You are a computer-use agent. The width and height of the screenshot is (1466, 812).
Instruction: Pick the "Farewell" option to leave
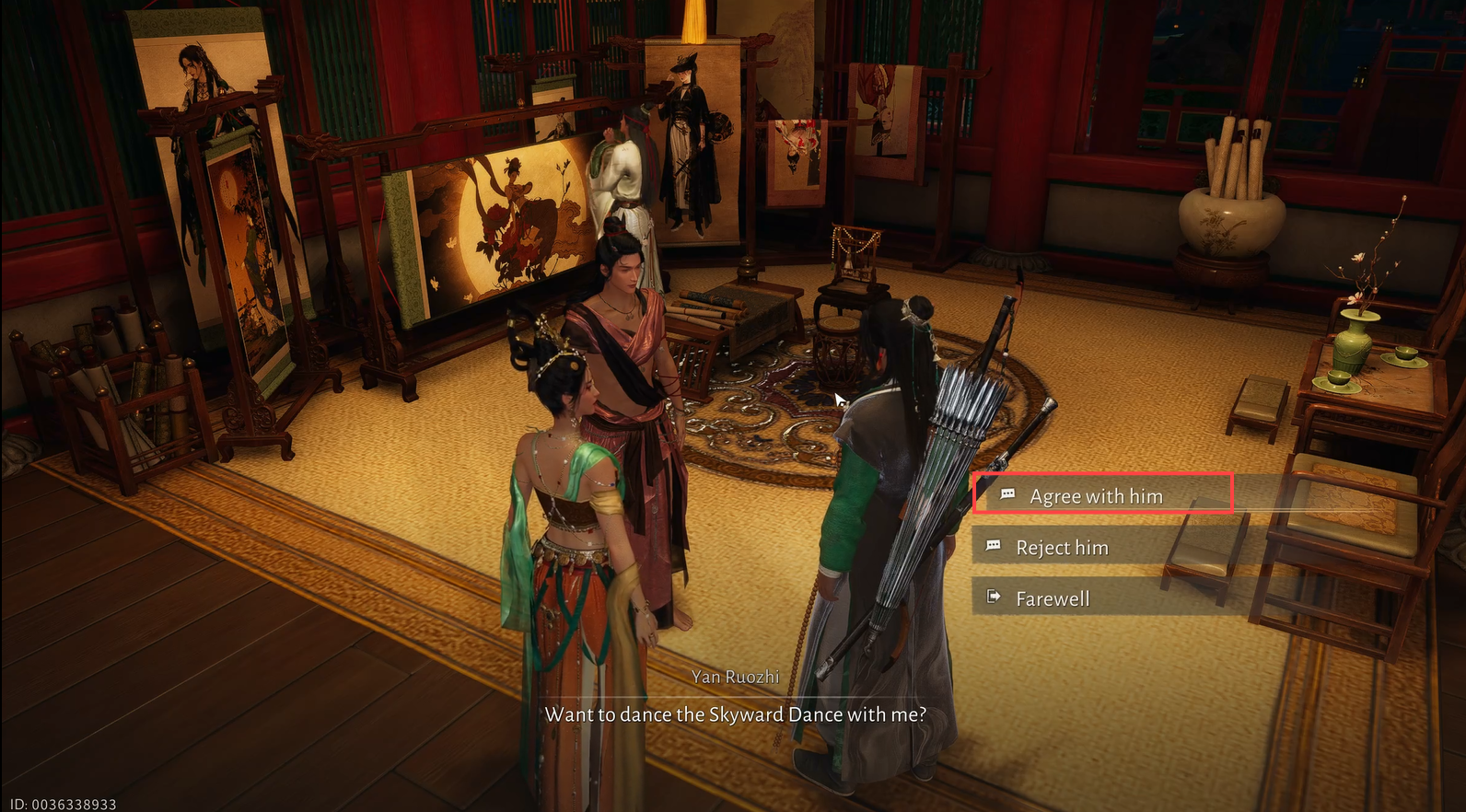coord(1053,599)
